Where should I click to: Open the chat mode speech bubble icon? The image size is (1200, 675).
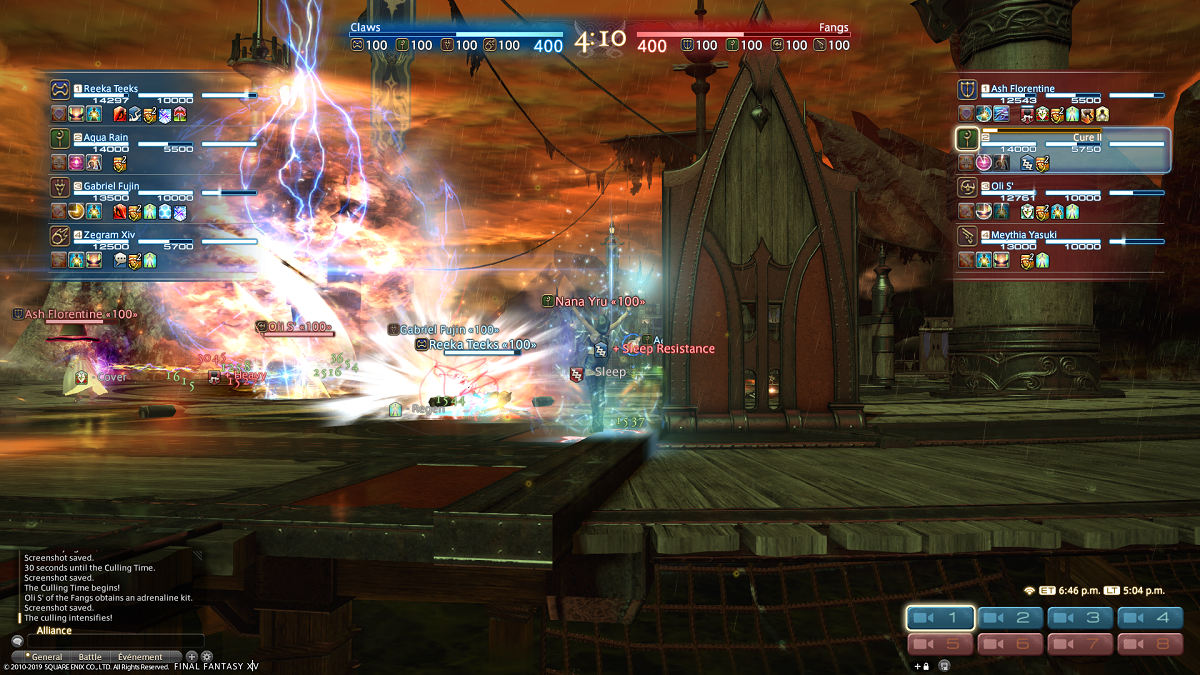point(17,641)
